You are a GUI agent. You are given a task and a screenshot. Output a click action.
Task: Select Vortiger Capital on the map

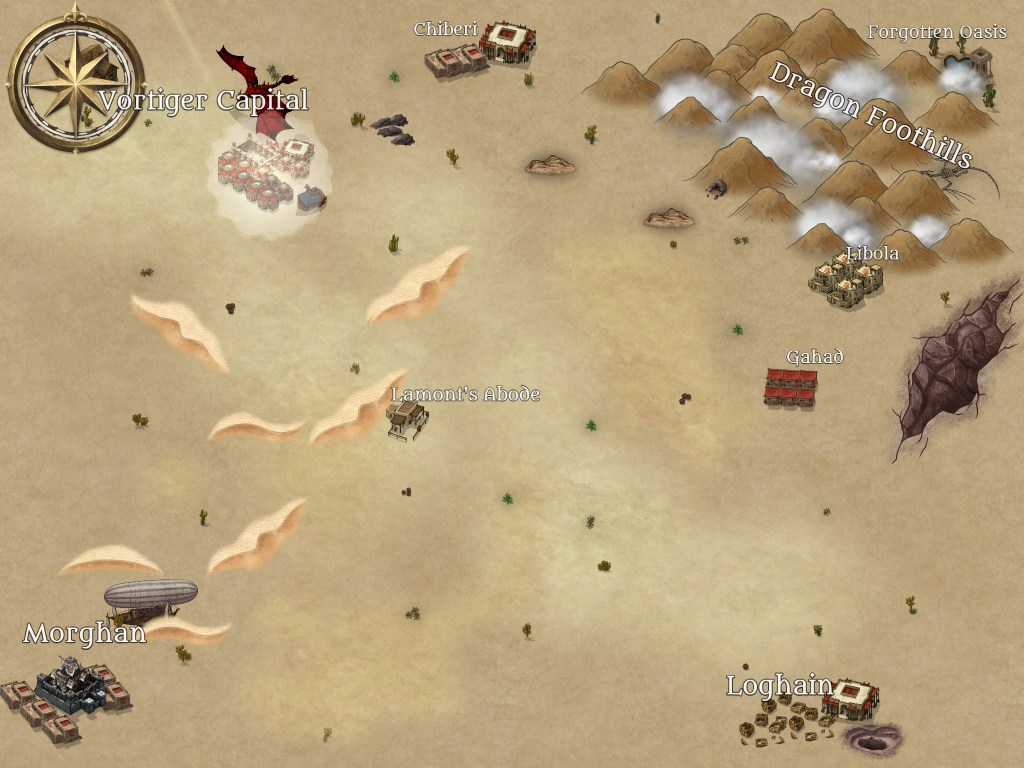point(265,172)
